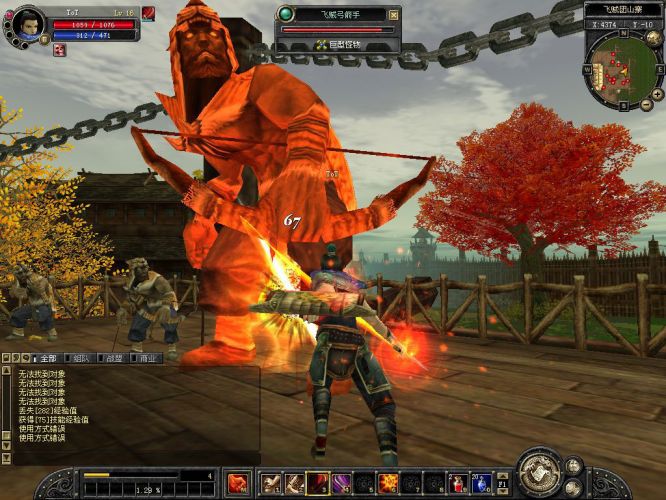Activate the purple slash skill in slot 4
Image resolution: width=666 pixels, height=500 pixels.
coord(341,484)
